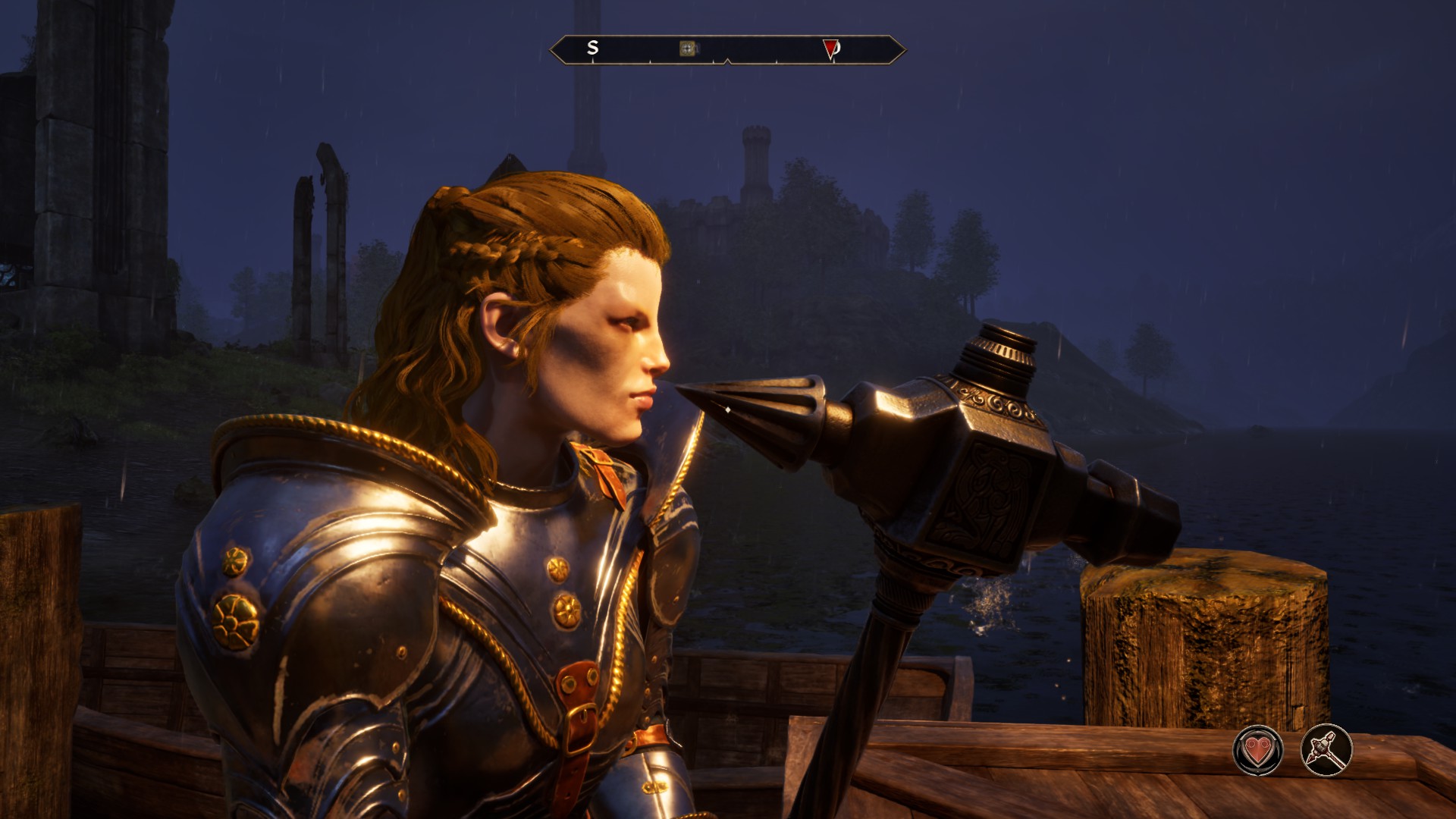
Task: Select the heart spell icon
Action: pyautogui.click(x=1258, y=751)
